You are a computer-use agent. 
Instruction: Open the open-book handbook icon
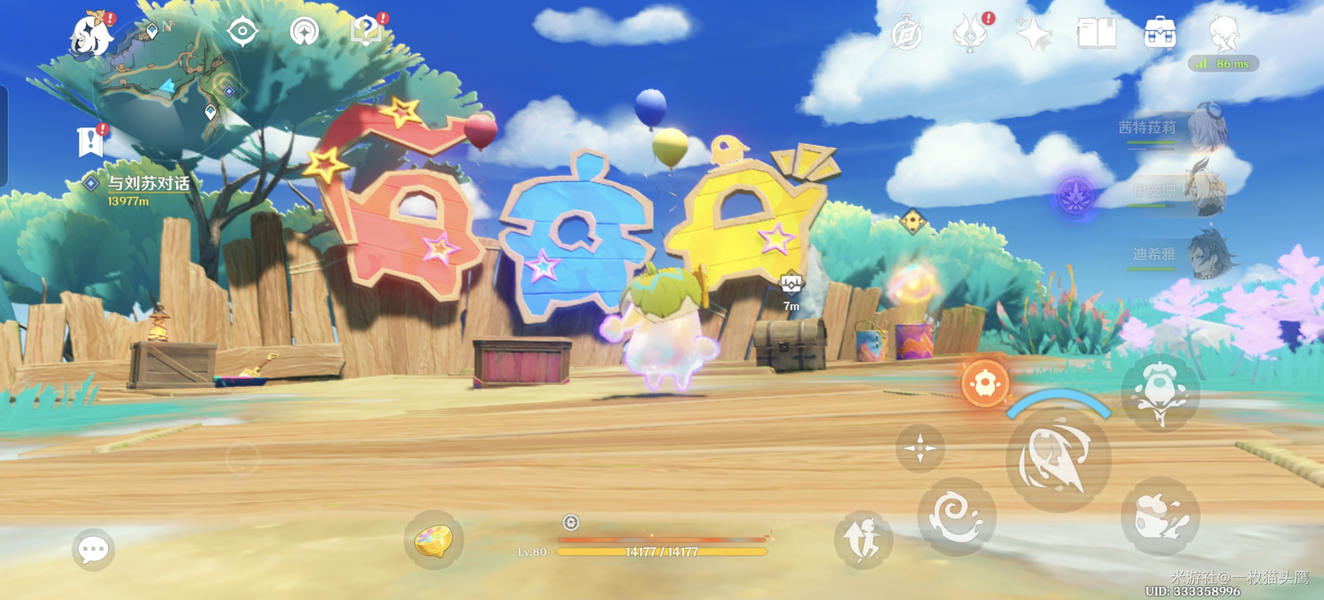click(x=1096, y=34)
